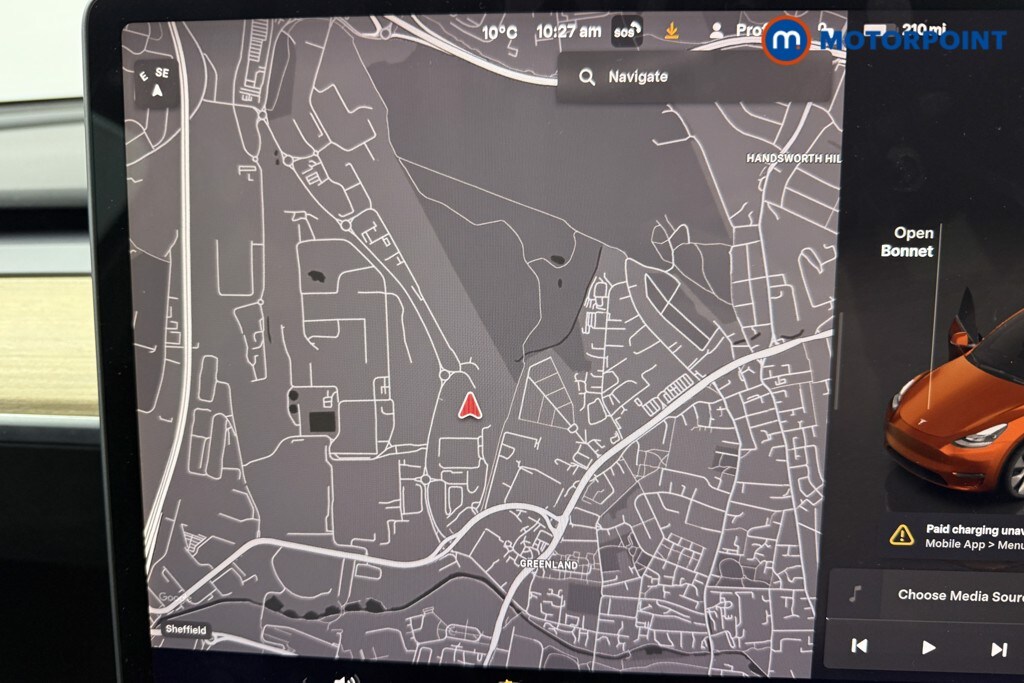Tap the Open Bonnet control
Image resolution: width=1024 pixels, height=683 pixels.
pyautogui.click(x=906, y=242)
